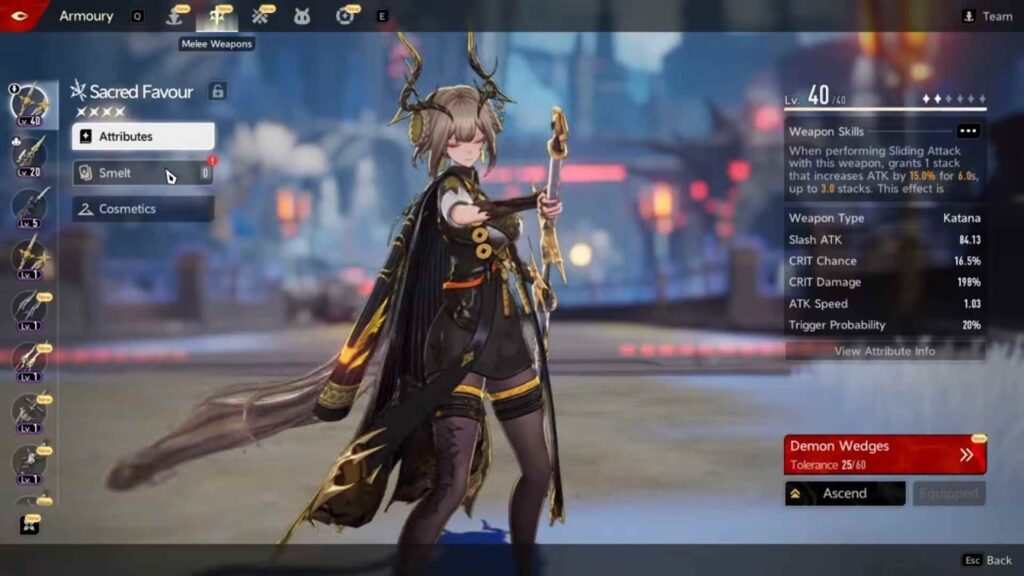Open the Attributes panel
Viewport: 1024px width, 576px height.
coord(142,136)
